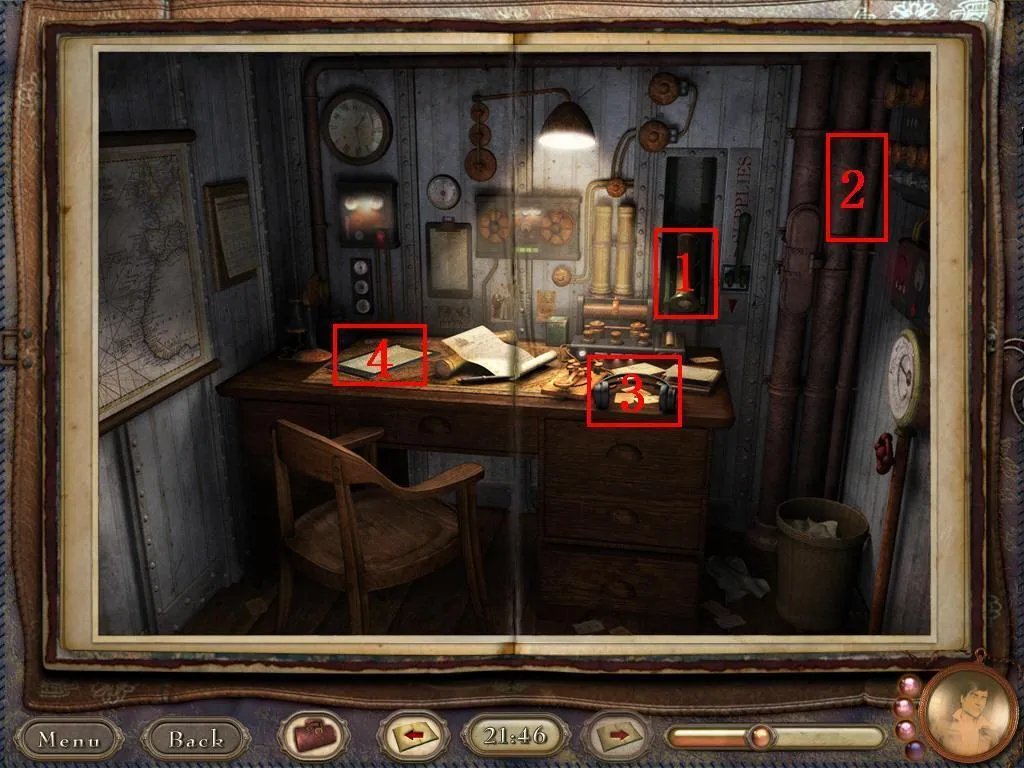Click the slider knob on the bottom bar

coord(762,738)
